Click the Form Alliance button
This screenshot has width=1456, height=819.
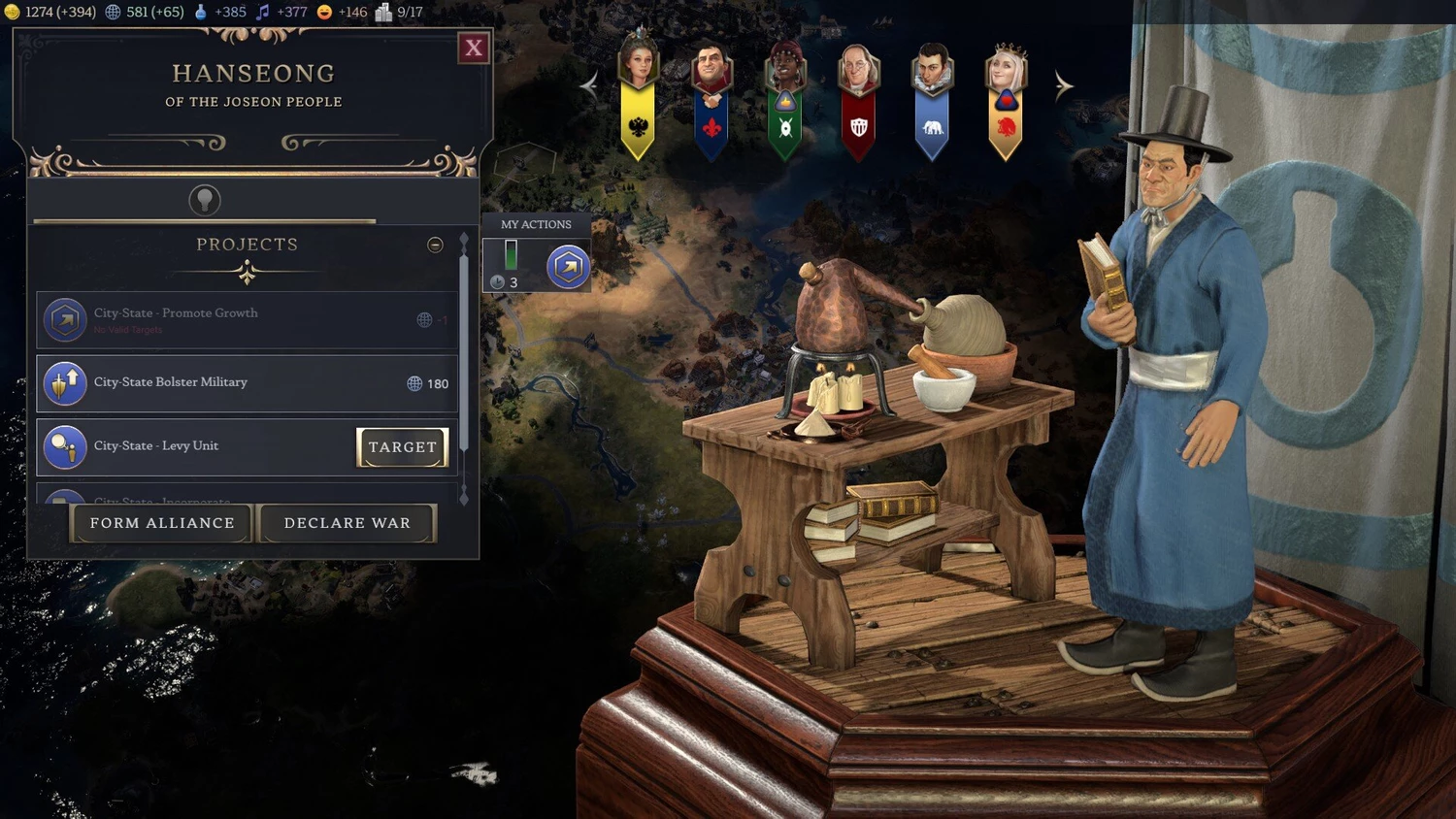coord(162,523)
